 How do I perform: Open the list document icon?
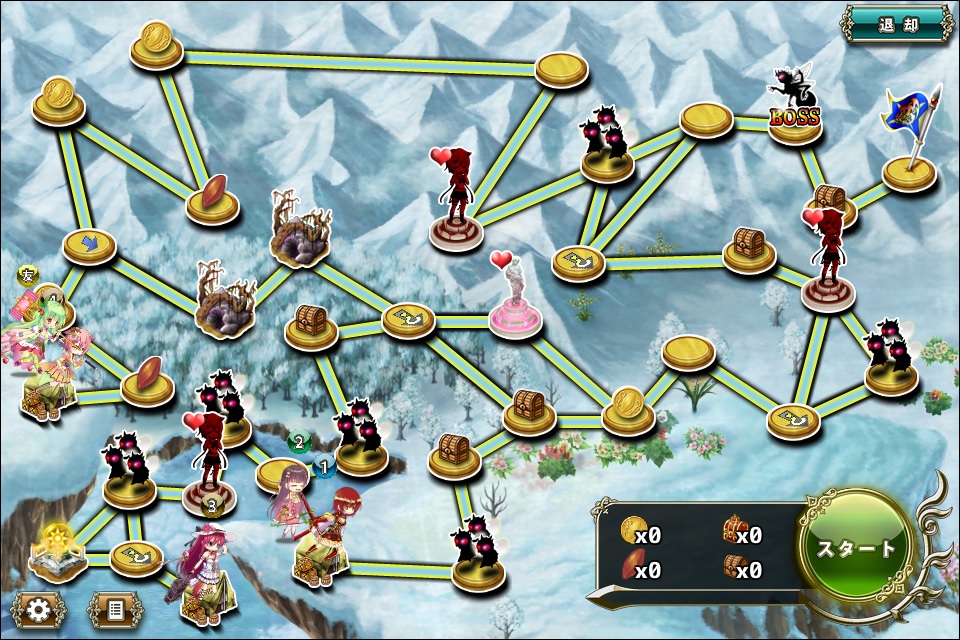pos(115,608)
